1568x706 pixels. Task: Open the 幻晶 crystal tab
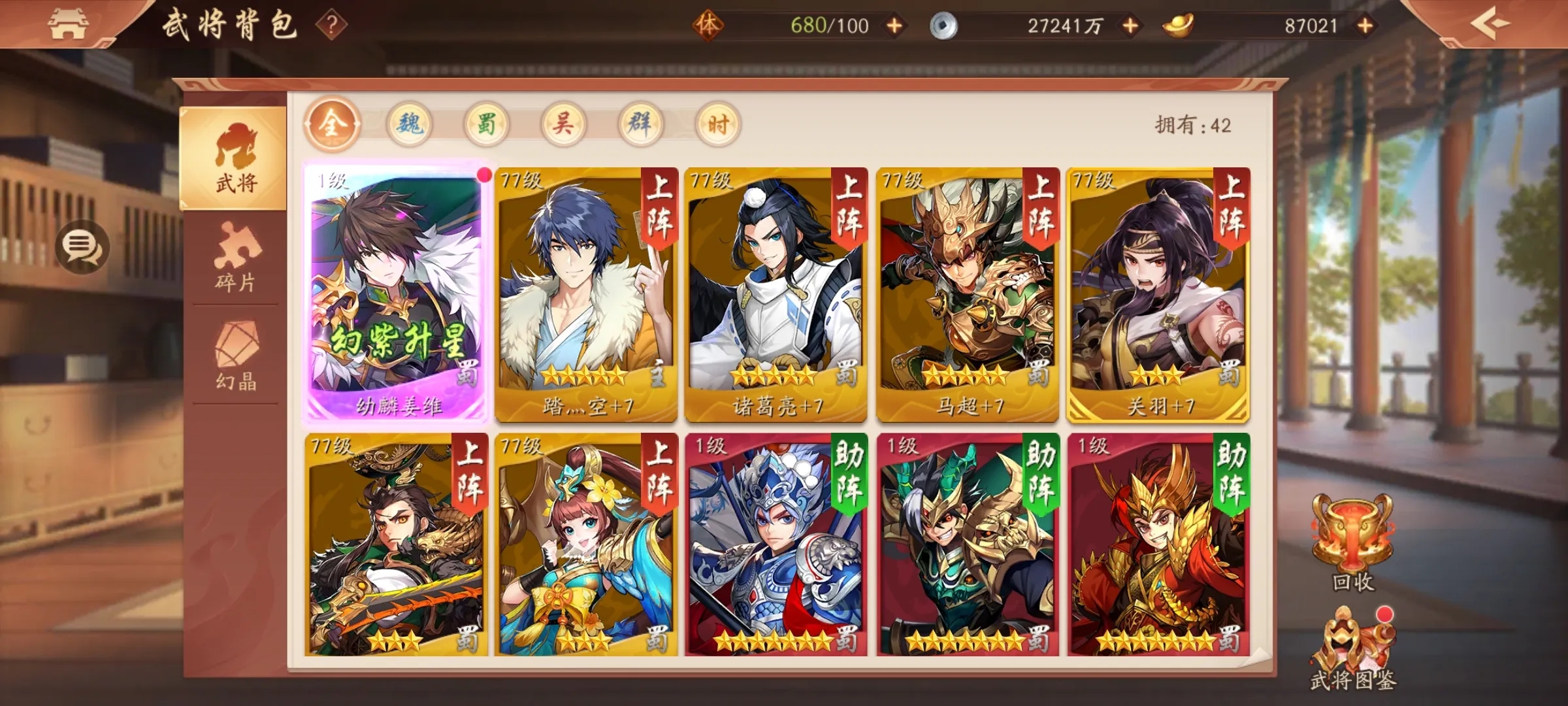tap(235, 356)
